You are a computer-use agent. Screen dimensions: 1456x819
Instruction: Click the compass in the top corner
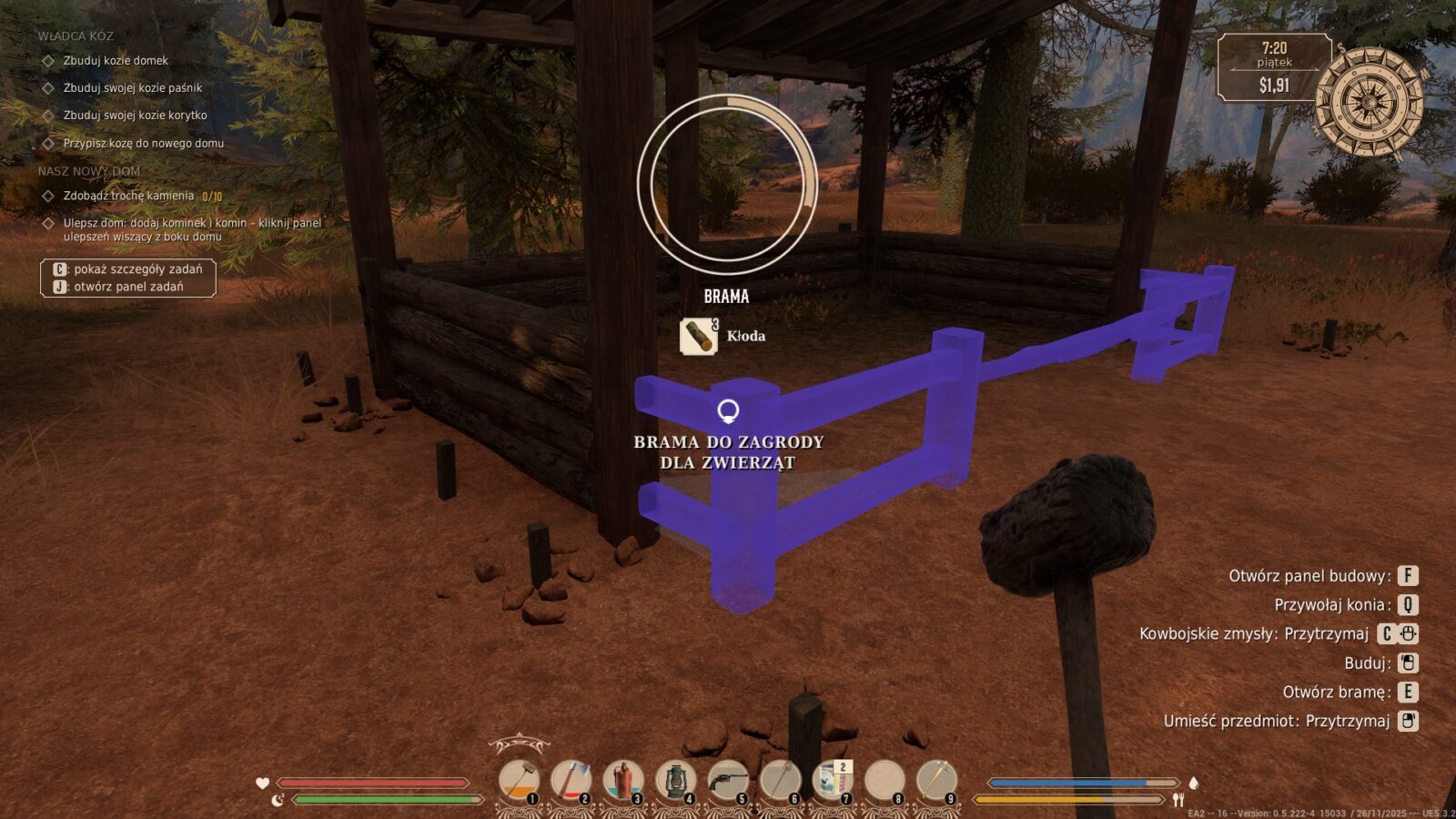[1369, 103]
